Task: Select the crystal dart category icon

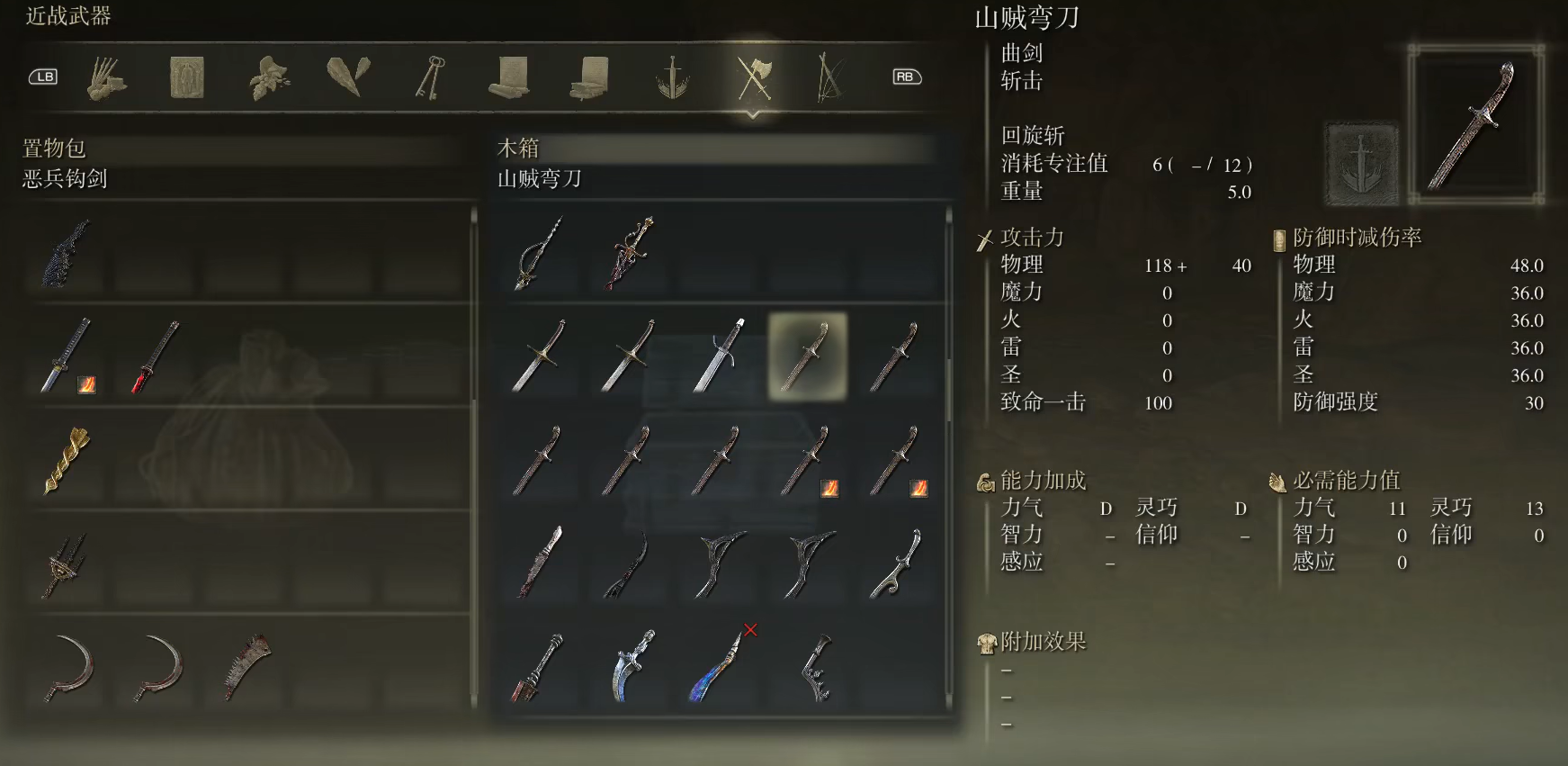Action: (x=345, y=78)
